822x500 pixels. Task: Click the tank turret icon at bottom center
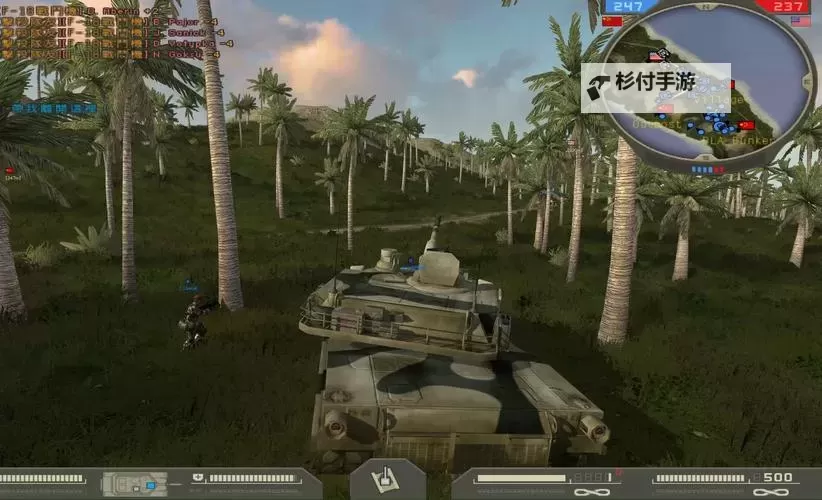pos(387,480)
